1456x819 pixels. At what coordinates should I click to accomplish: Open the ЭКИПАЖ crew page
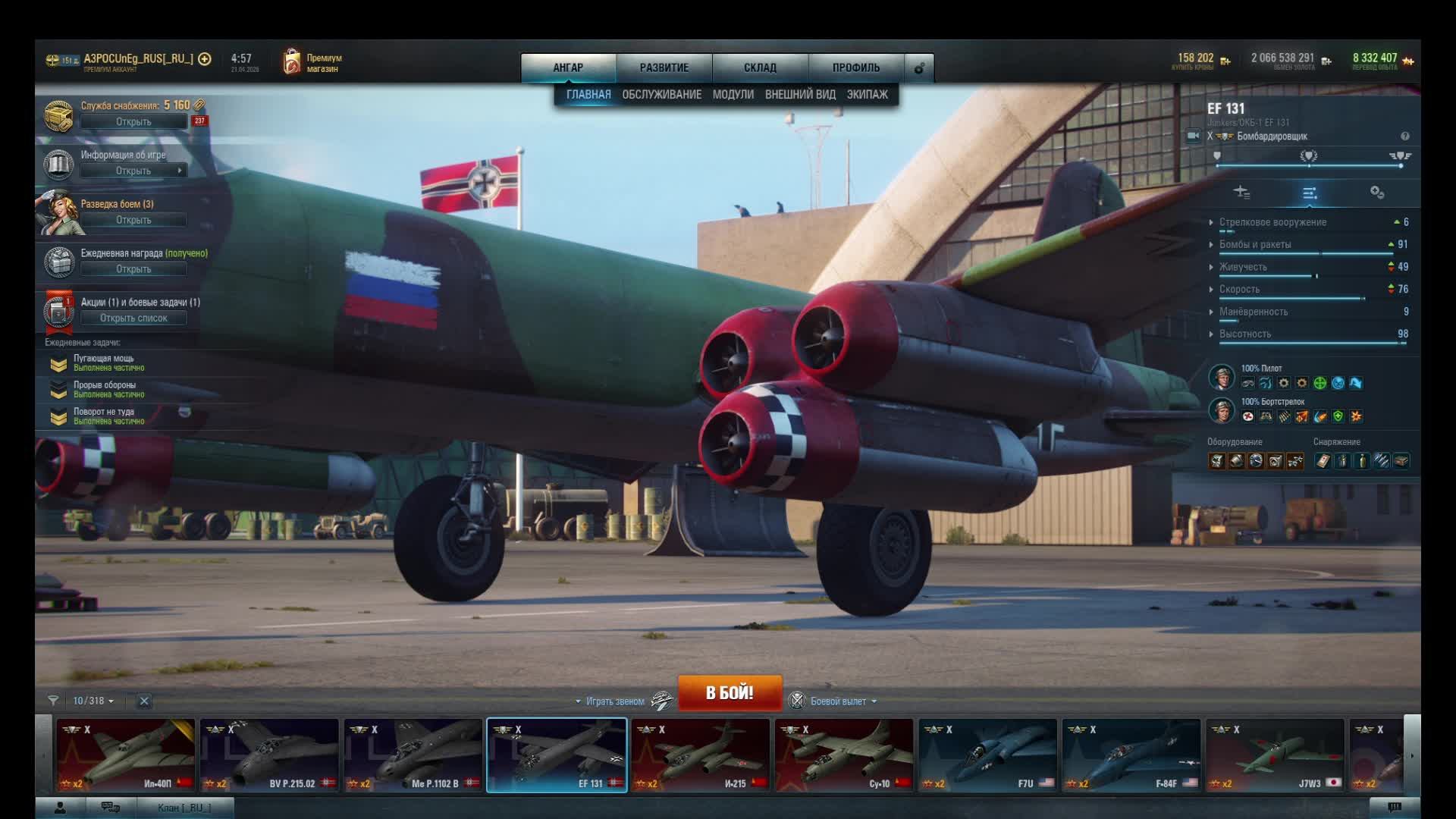coord(867,95)
